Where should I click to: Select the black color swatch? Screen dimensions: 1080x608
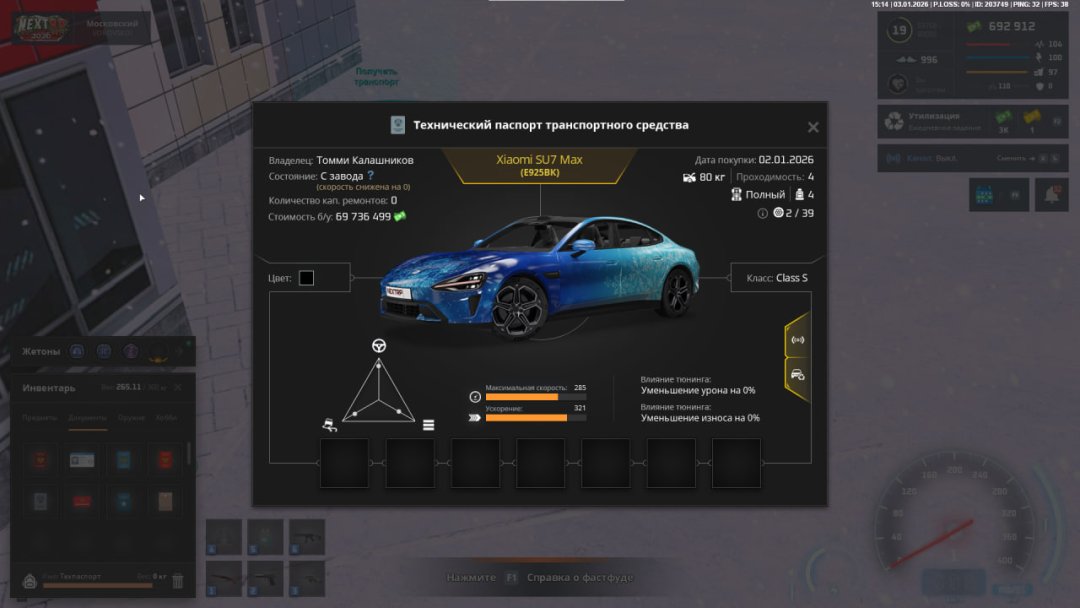click(306, 278)
